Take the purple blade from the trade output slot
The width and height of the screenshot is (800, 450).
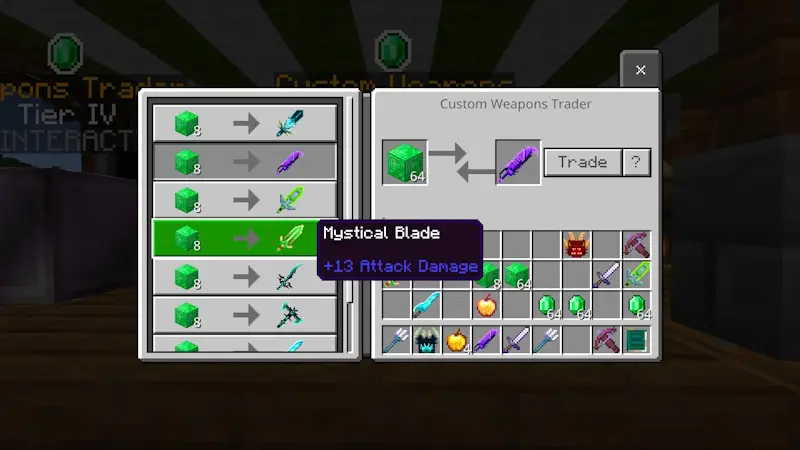[x=518, y=162]
